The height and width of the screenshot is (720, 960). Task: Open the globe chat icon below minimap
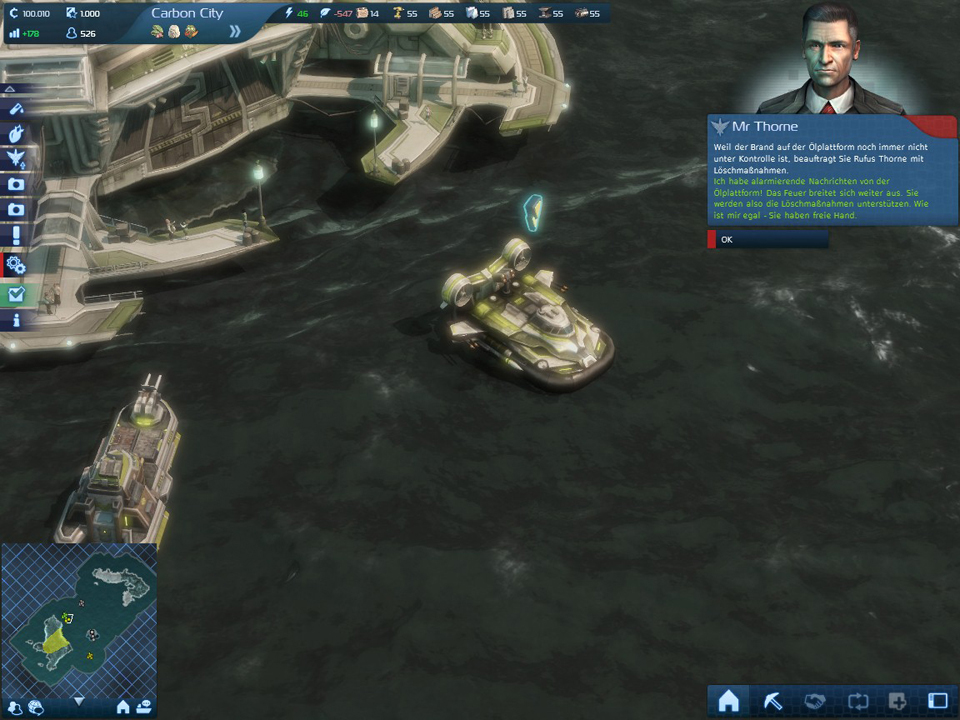[35, 707]
